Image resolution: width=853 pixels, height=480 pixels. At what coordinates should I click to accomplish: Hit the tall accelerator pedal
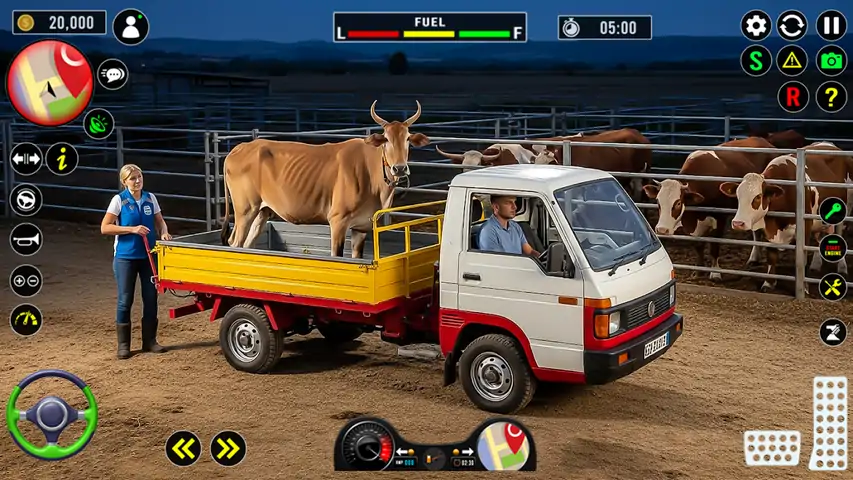(x=828, y=422)
